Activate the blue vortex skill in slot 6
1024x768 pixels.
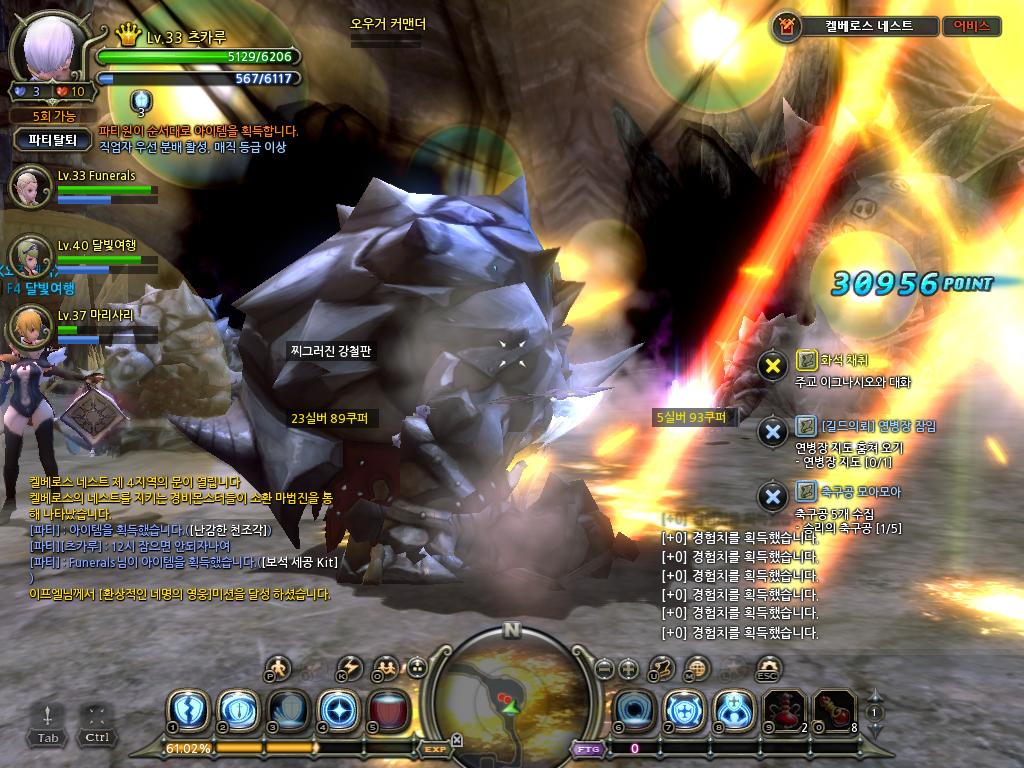633,710
